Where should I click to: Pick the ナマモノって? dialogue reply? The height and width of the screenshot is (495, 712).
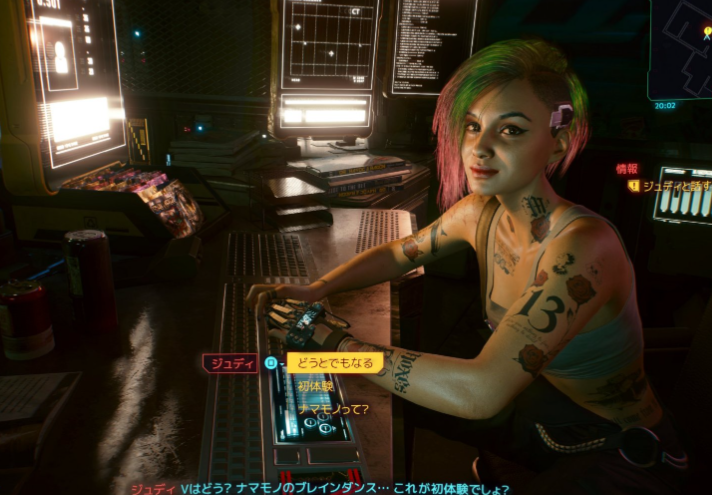click(333, 408)
